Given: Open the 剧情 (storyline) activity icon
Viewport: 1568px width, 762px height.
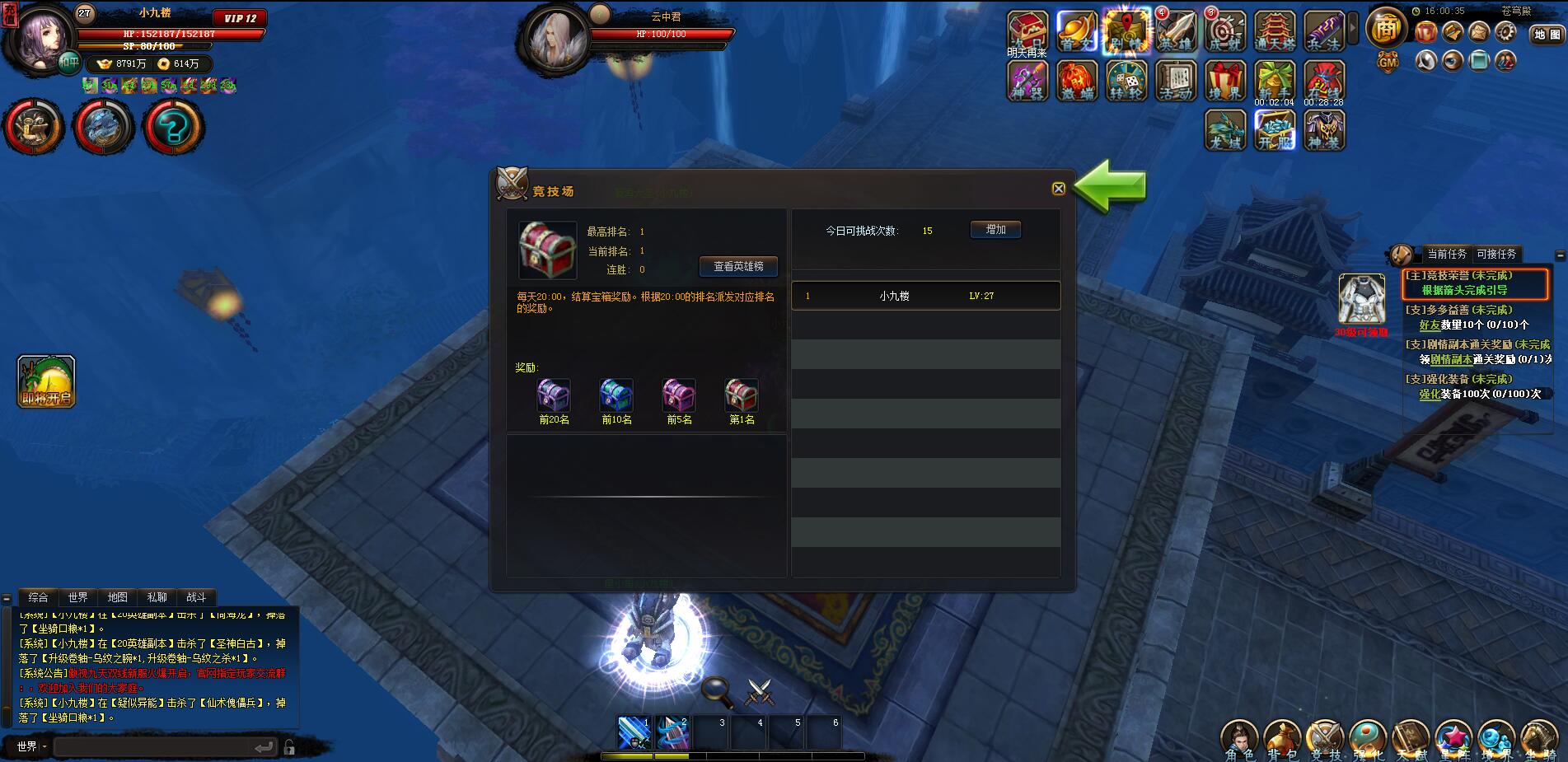Looking at the screenshot, I should [x=1126, y=29].
